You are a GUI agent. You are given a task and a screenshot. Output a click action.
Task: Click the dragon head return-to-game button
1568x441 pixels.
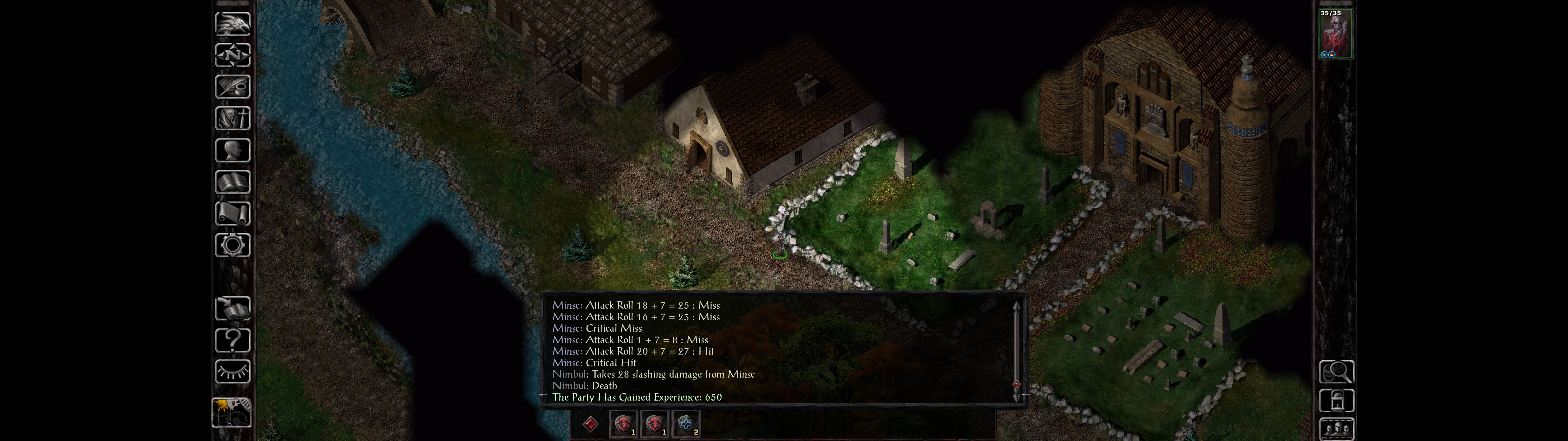[232, 24]
